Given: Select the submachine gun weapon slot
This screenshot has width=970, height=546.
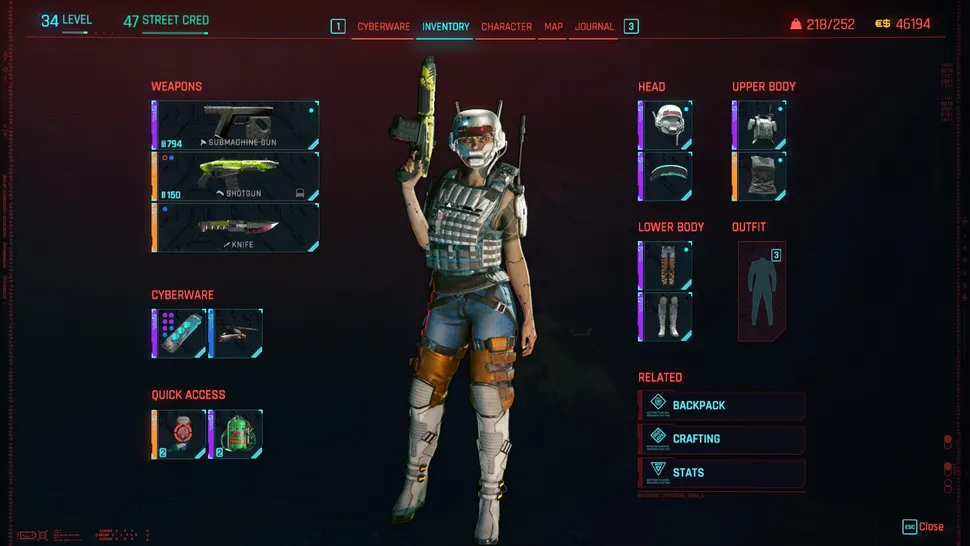Looking at the screenshot, I should pos(236,125).
